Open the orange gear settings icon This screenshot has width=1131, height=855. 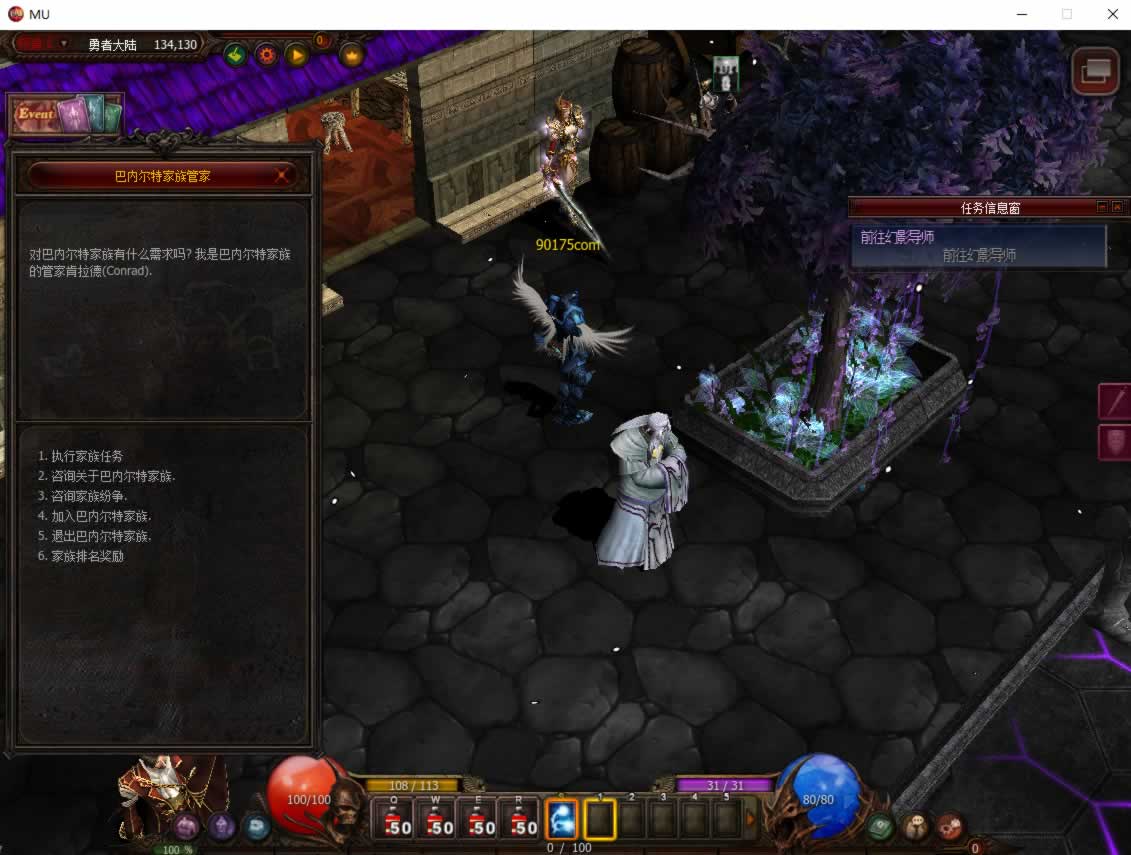pos(266,55)
